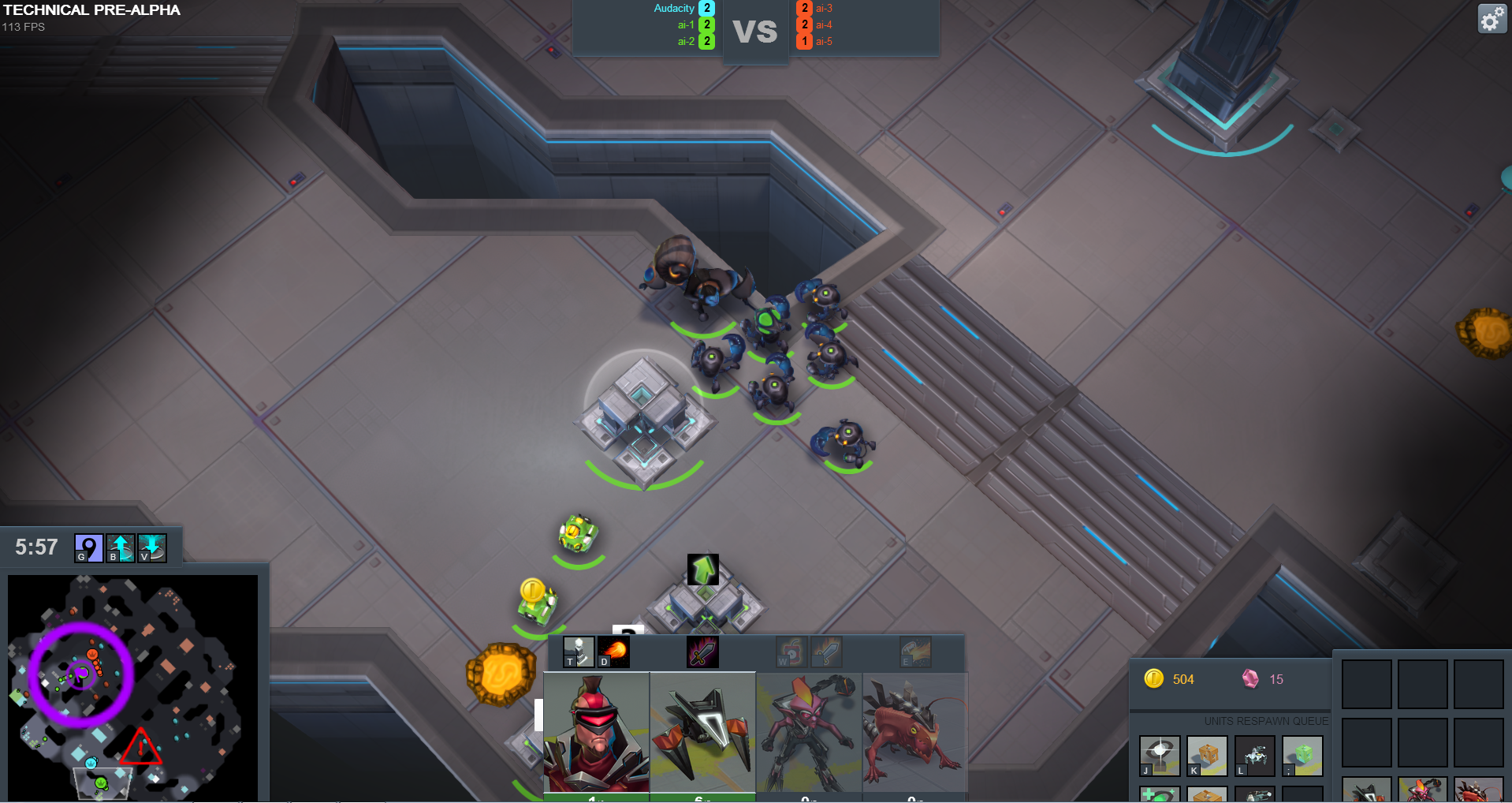Cast the fireball ability

(613, 652)
